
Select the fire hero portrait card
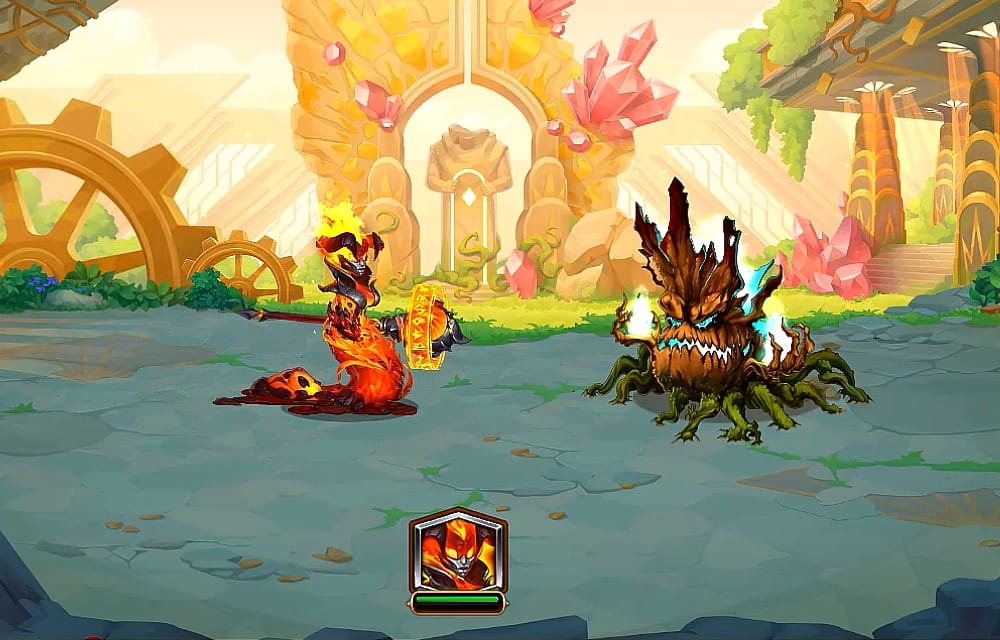coord(458,553)
